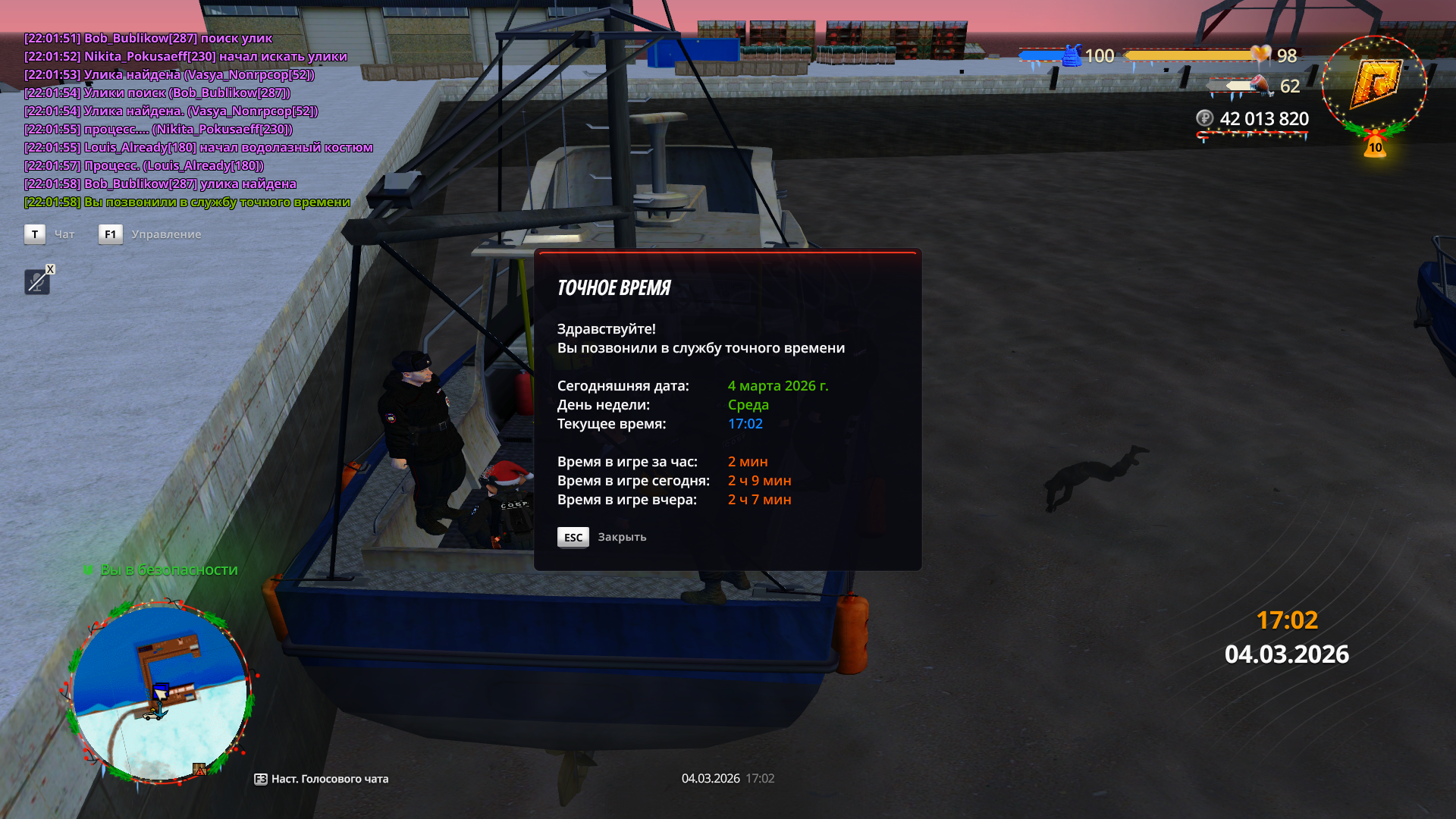Click the Управление label
Viewport: 1456px width, 819px height.
[x=166, y=234]
